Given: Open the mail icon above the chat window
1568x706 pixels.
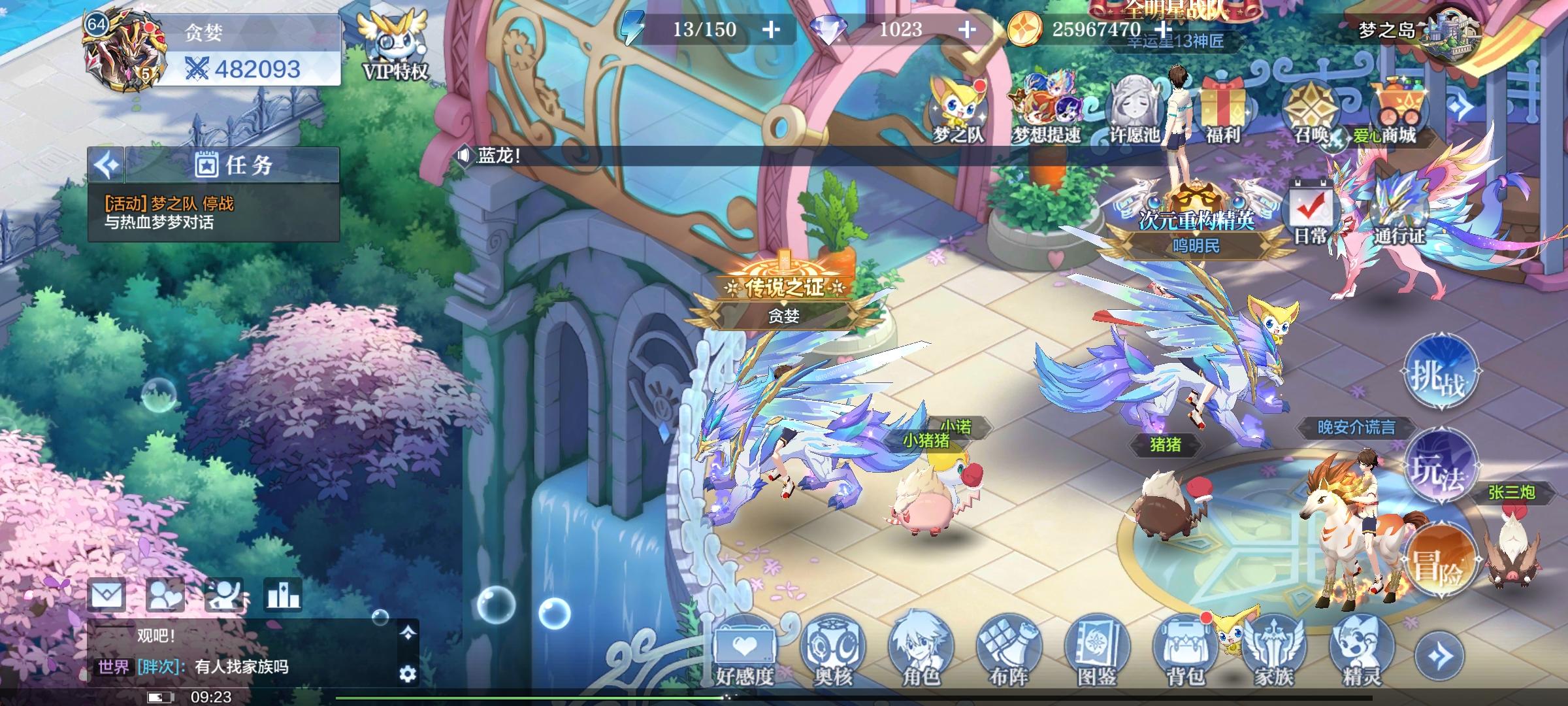Looking at the screenshot, I should point(108,594).
